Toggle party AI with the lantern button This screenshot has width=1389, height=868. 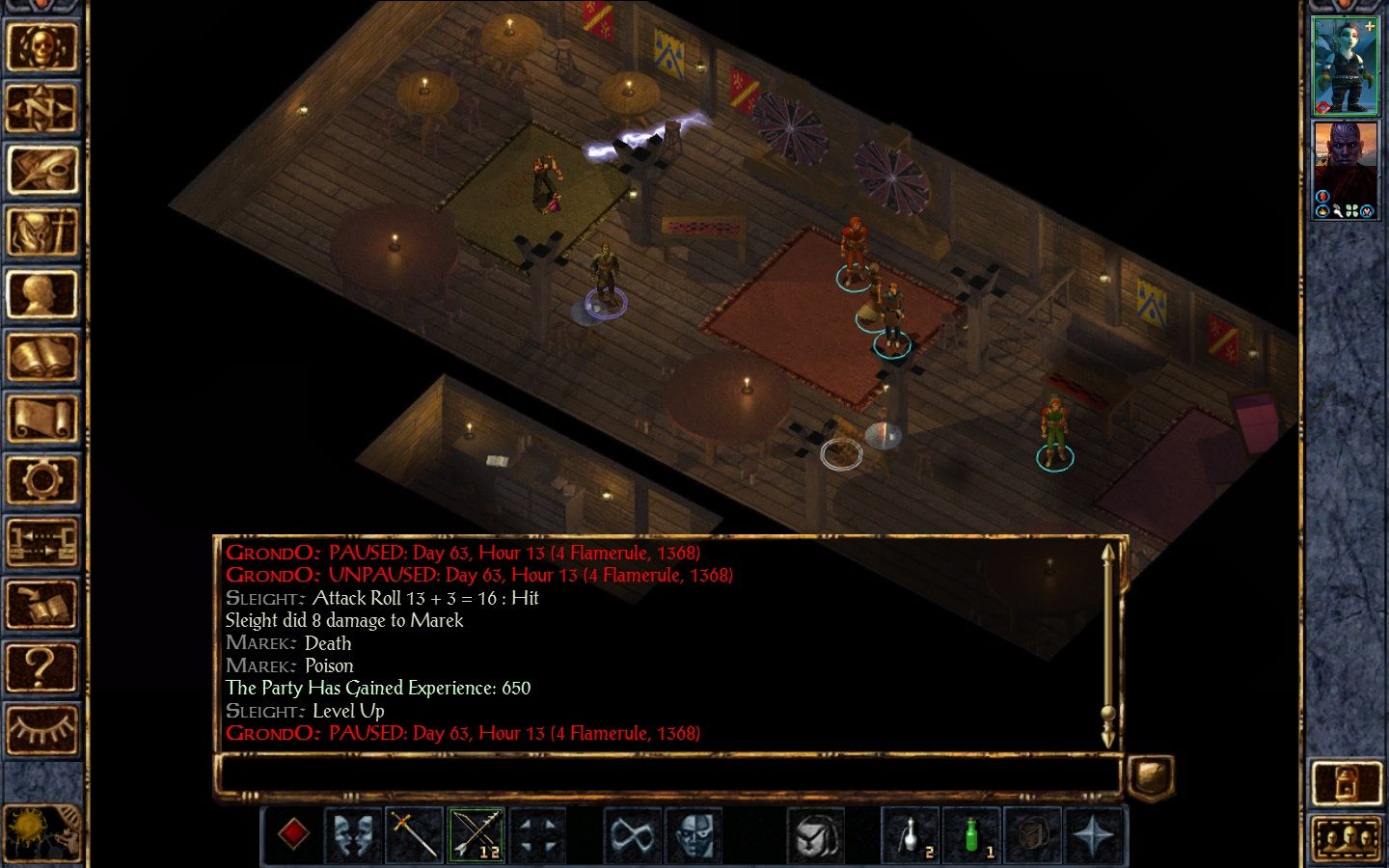(x=1346, y=783)
